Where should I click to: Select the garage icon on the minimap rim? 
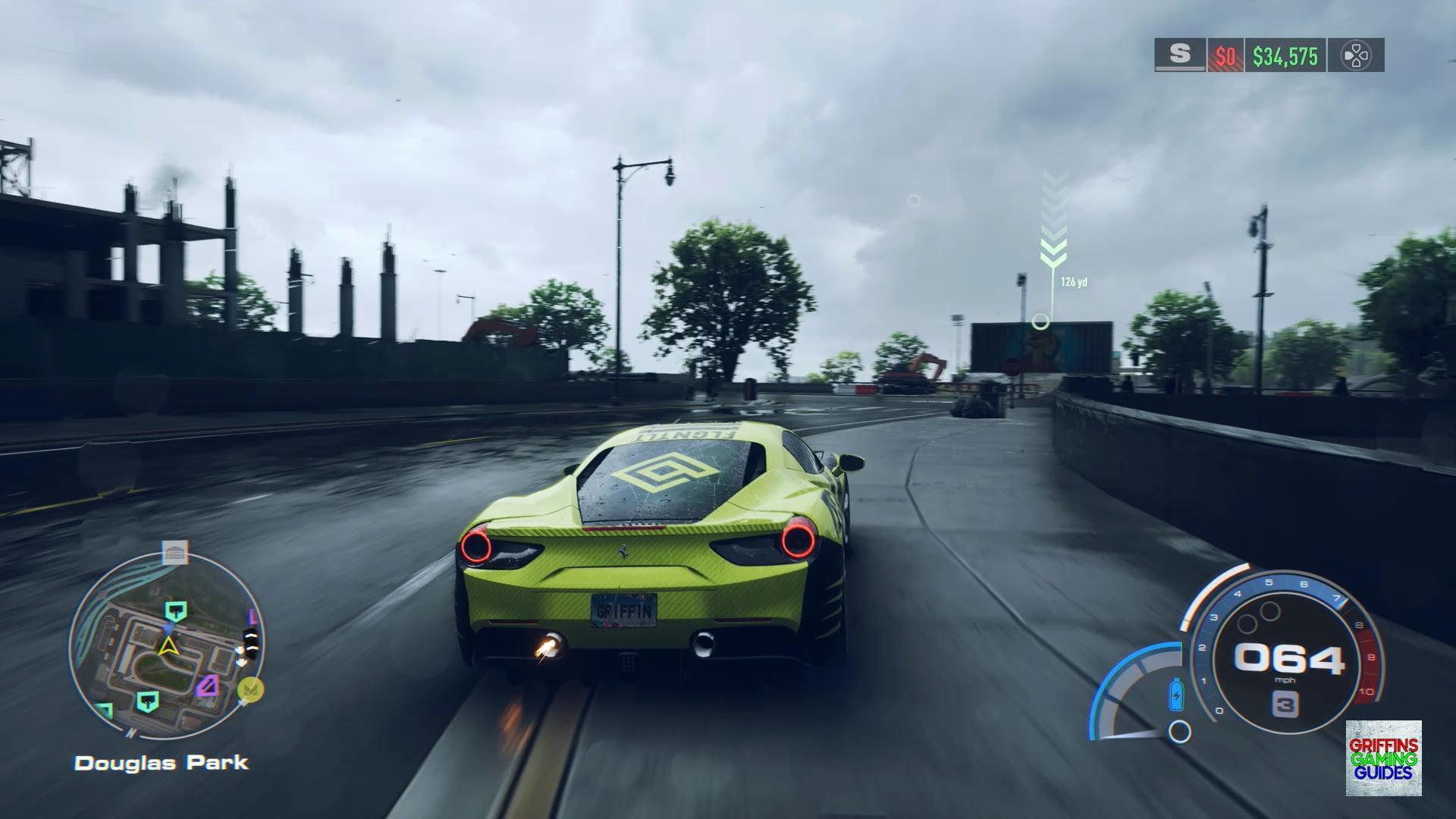tap(175, 553)
